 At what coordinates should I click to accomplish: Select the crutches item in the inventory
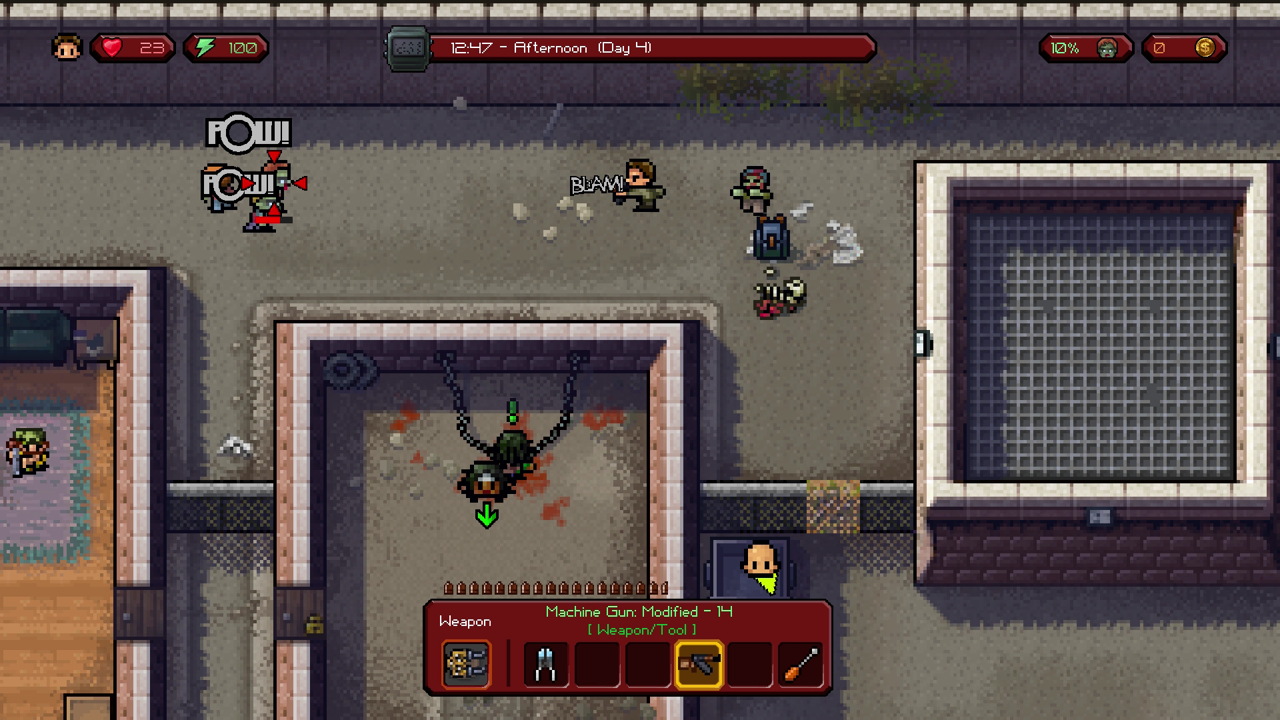click(x=545, y=664)
